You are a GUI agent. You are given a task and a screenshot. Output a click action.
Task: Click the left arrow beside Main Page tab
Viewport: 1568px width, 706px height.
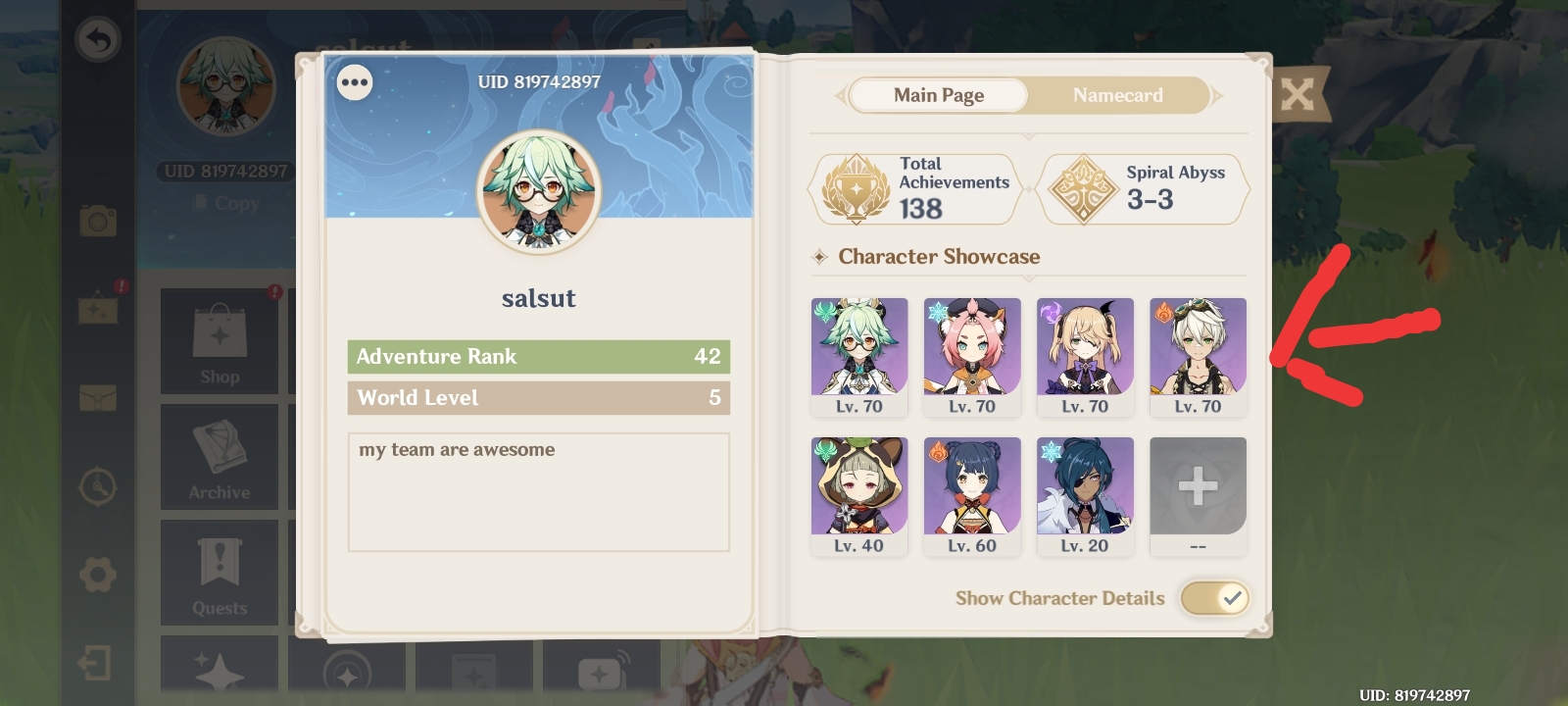[x=841, y=95]
